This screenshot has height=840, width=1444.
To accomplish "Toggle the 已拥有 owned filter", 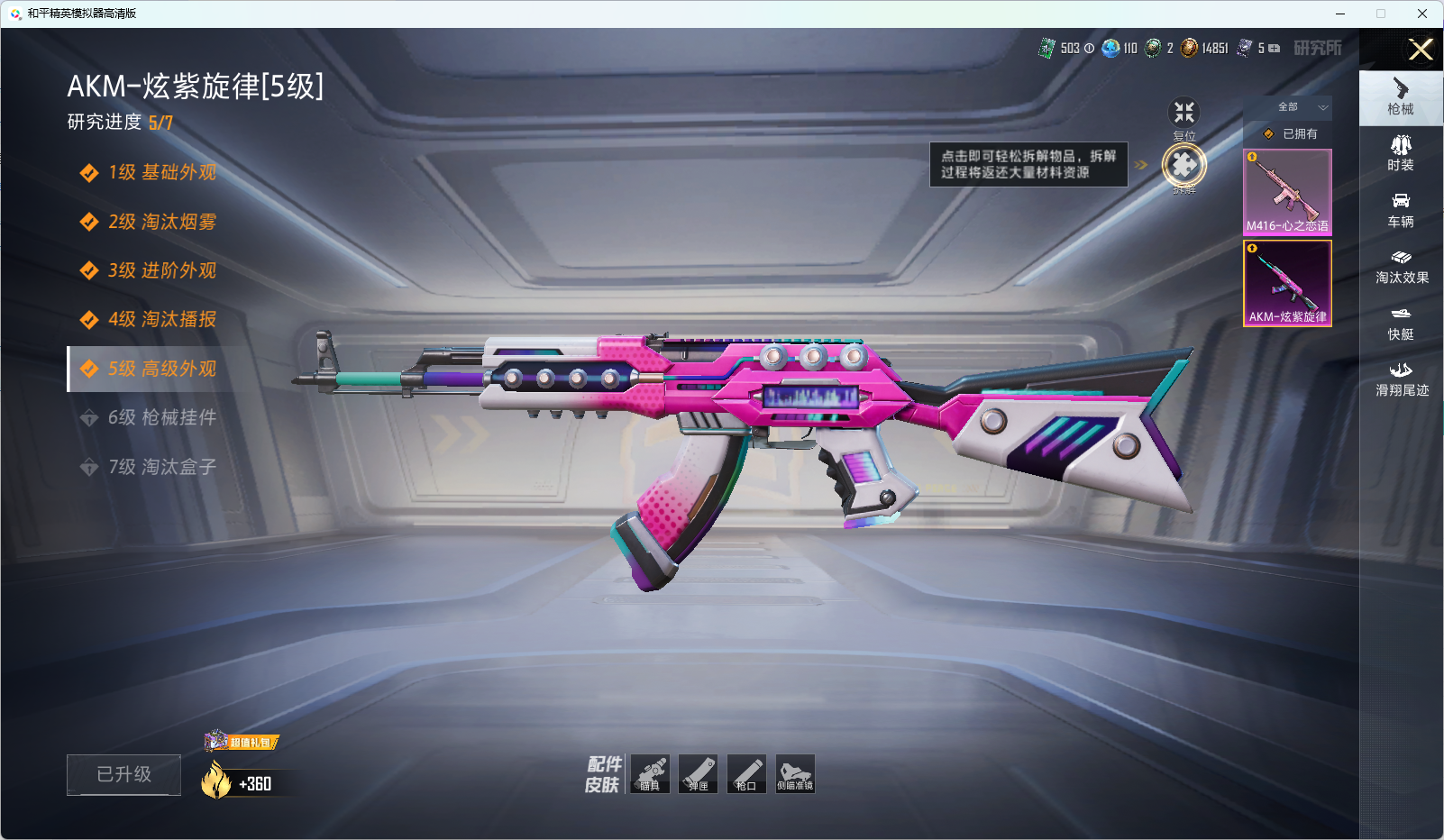I will tap(1290, 133).
